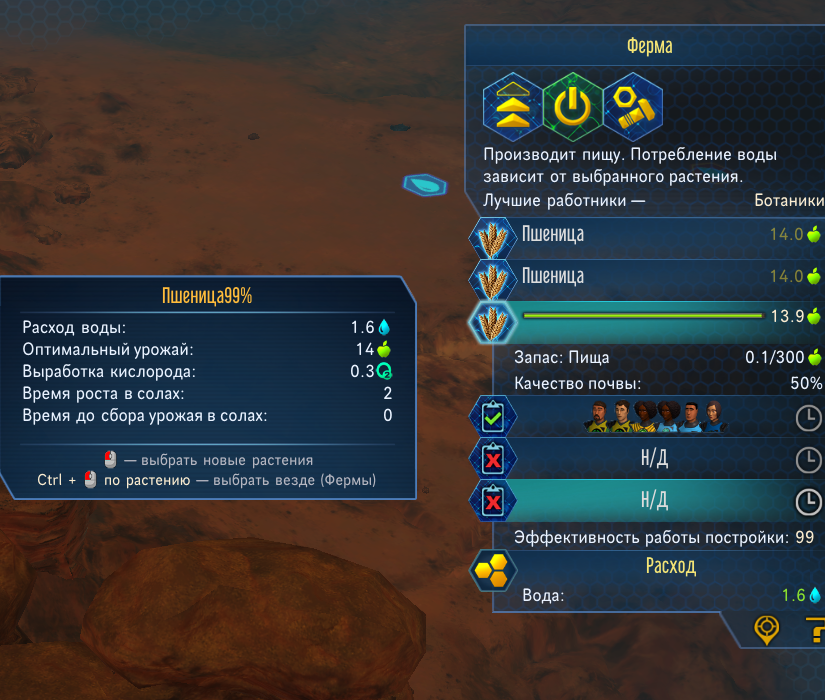Select the wheat slot with the green progress bar
The height and width of the screenshot is (700, 825).
491,317
